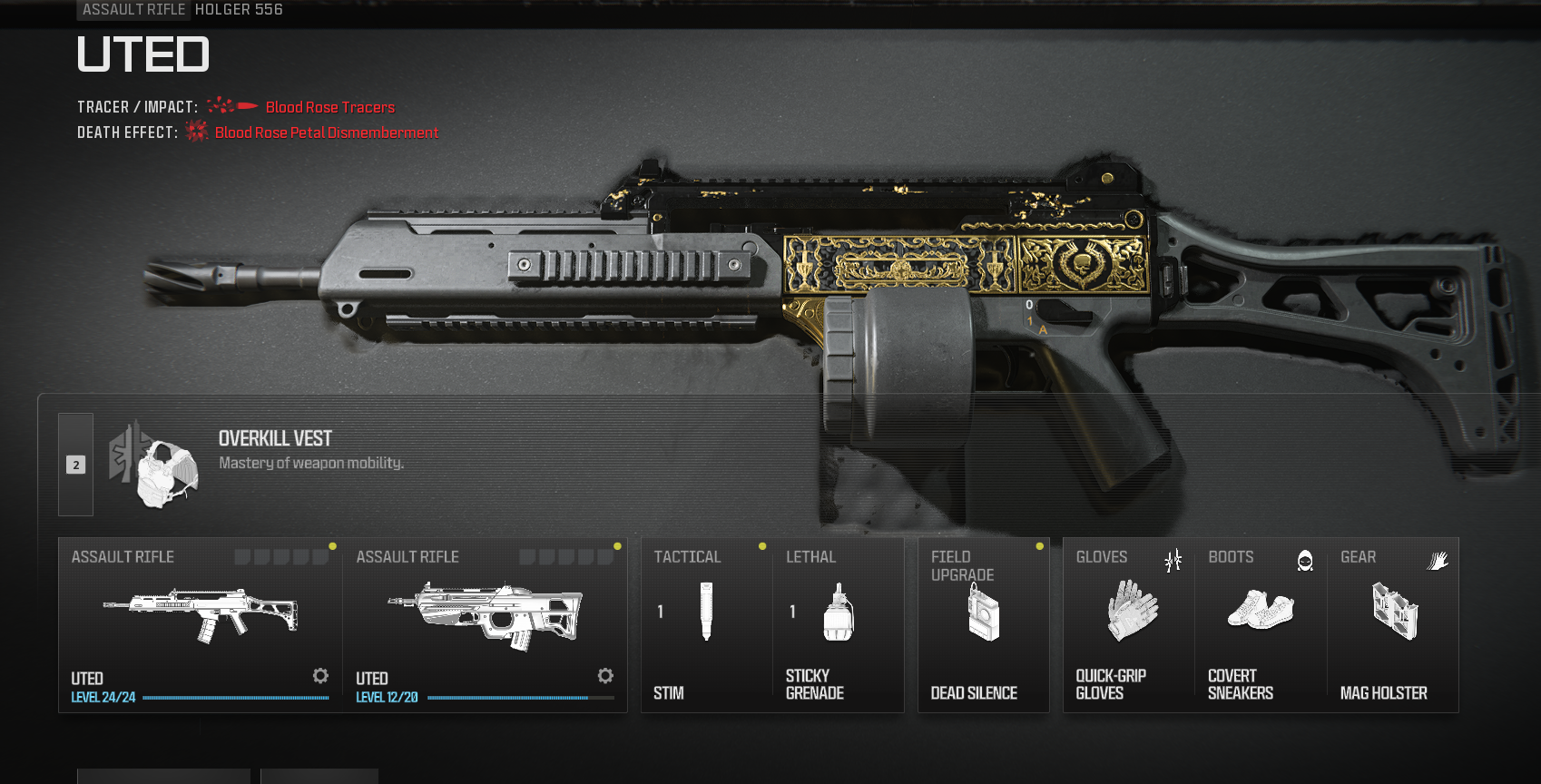Open the Covert Sneakers boots slot

[1261, 624]
